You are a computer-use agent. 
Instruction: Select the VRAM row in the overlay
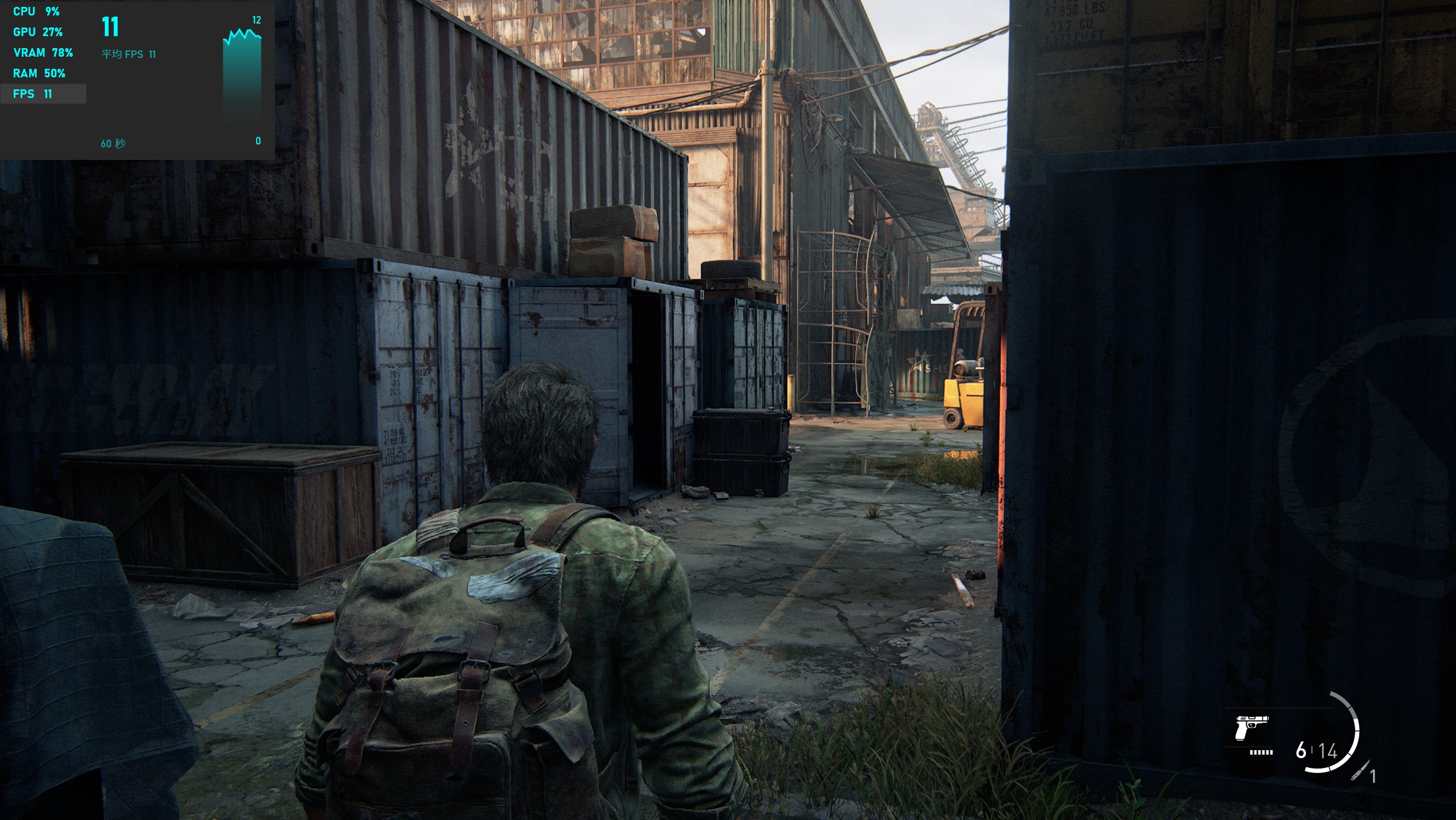pyautogui.click(x=43, y=53)
